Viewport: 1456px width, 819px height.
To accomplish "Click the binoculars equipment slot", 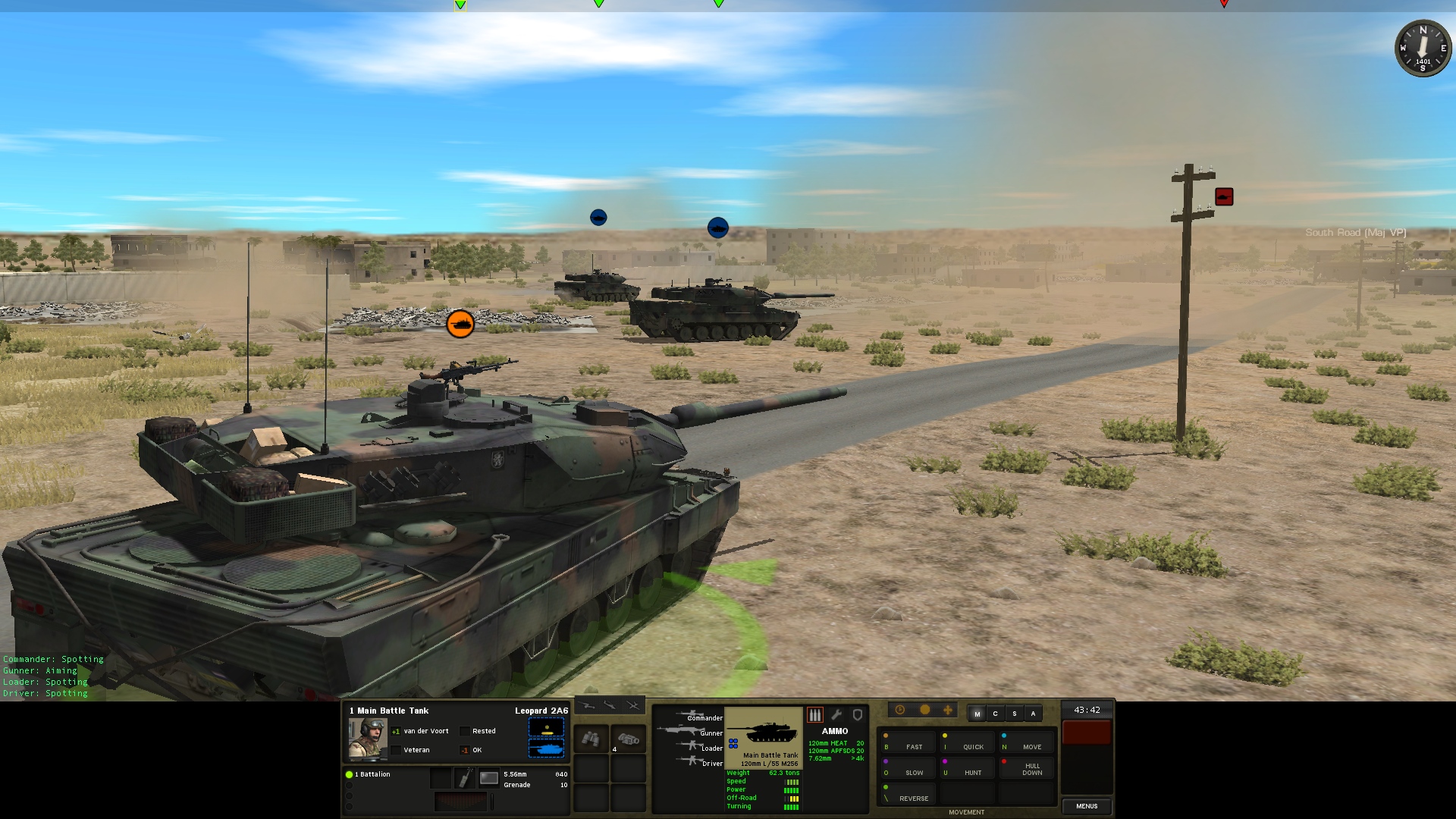I will (x=591, y=739).
